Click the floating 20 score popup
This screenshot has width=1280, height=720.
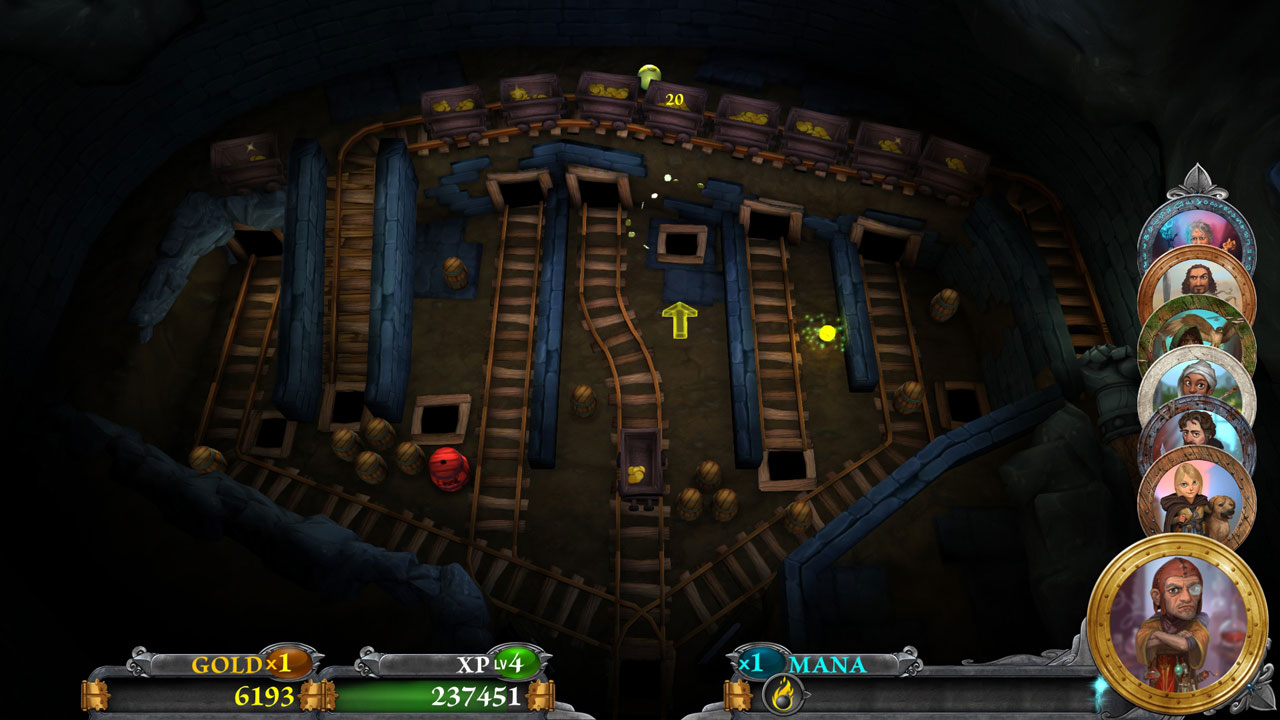(672, 100)
